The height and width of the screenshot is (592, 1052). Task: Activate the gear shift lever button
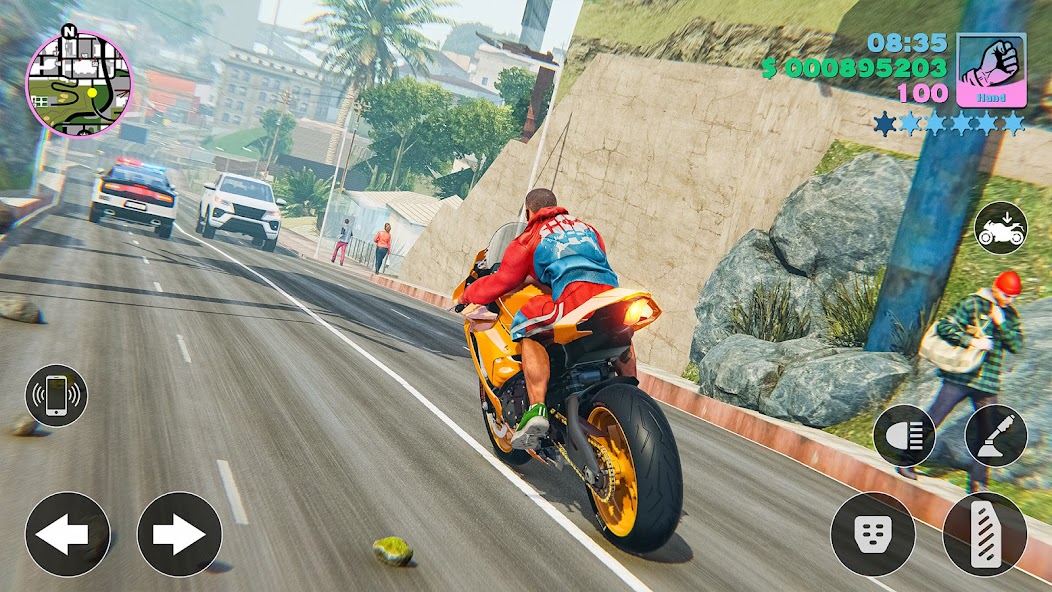[x=995, y=435]
